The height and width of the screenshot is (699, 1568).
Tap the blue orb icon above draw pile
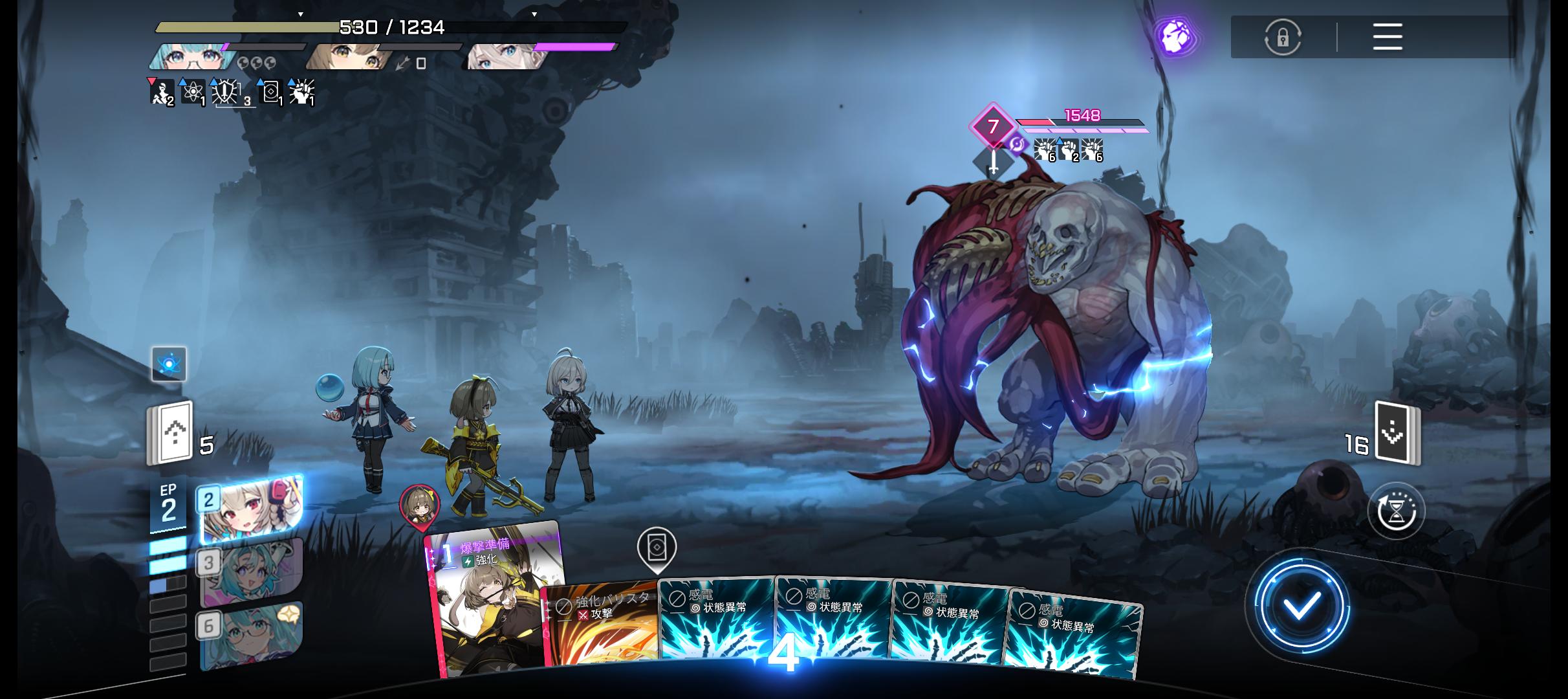(169, 364)
